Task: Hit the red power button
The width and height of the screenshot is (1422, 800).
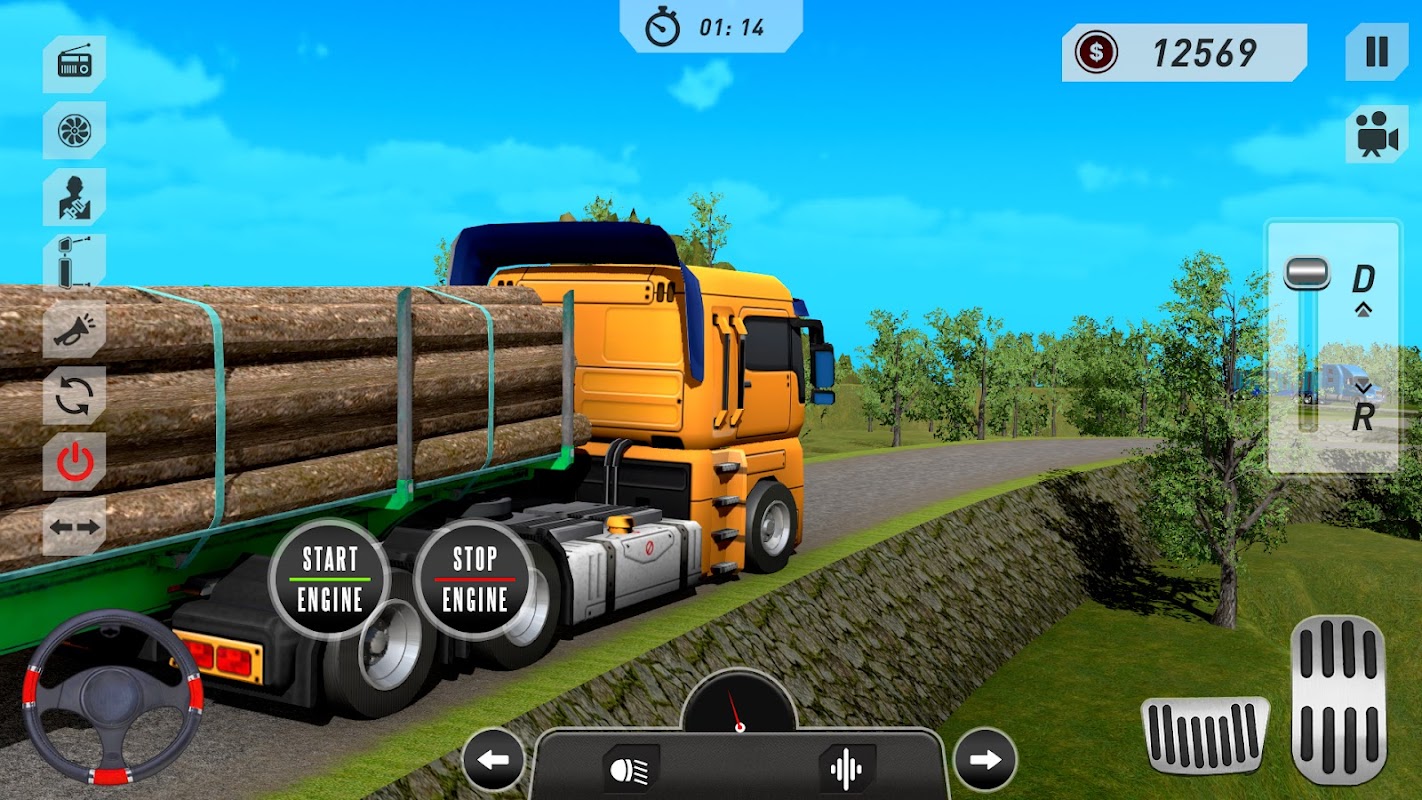Action: coord(74,461)
